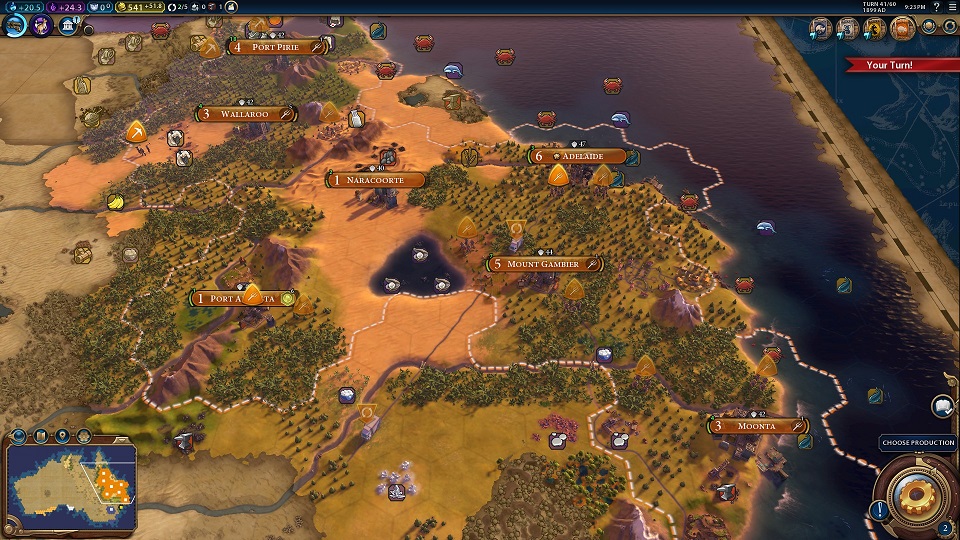Screen dimensions: 960x540
Task: Open the Moonta city banner
Action: point(757,426)
